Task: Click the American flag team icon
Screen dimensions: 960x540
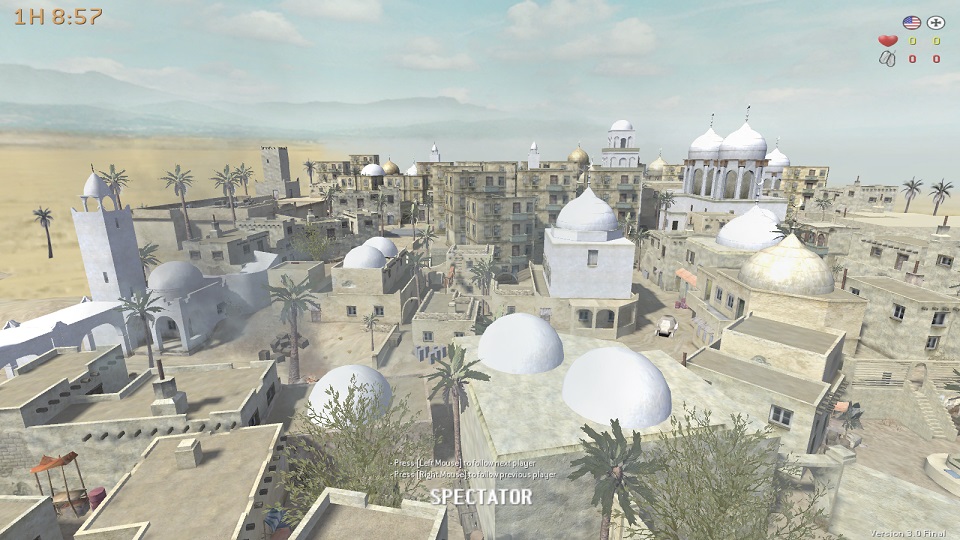Action: (x=911, y=22)
